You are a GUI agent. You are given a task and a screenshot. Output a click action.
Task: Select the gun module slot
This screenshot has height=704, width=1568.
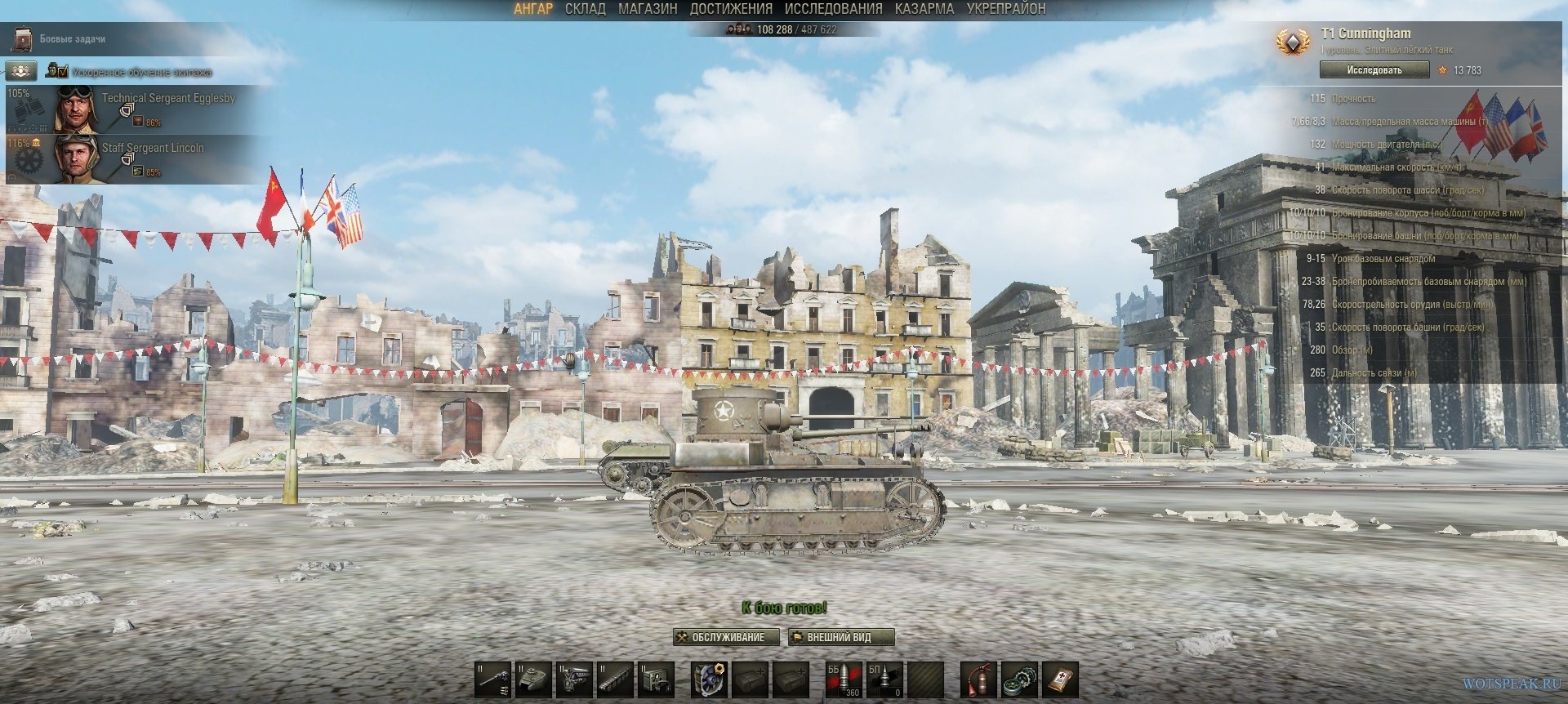coord(492,679)
